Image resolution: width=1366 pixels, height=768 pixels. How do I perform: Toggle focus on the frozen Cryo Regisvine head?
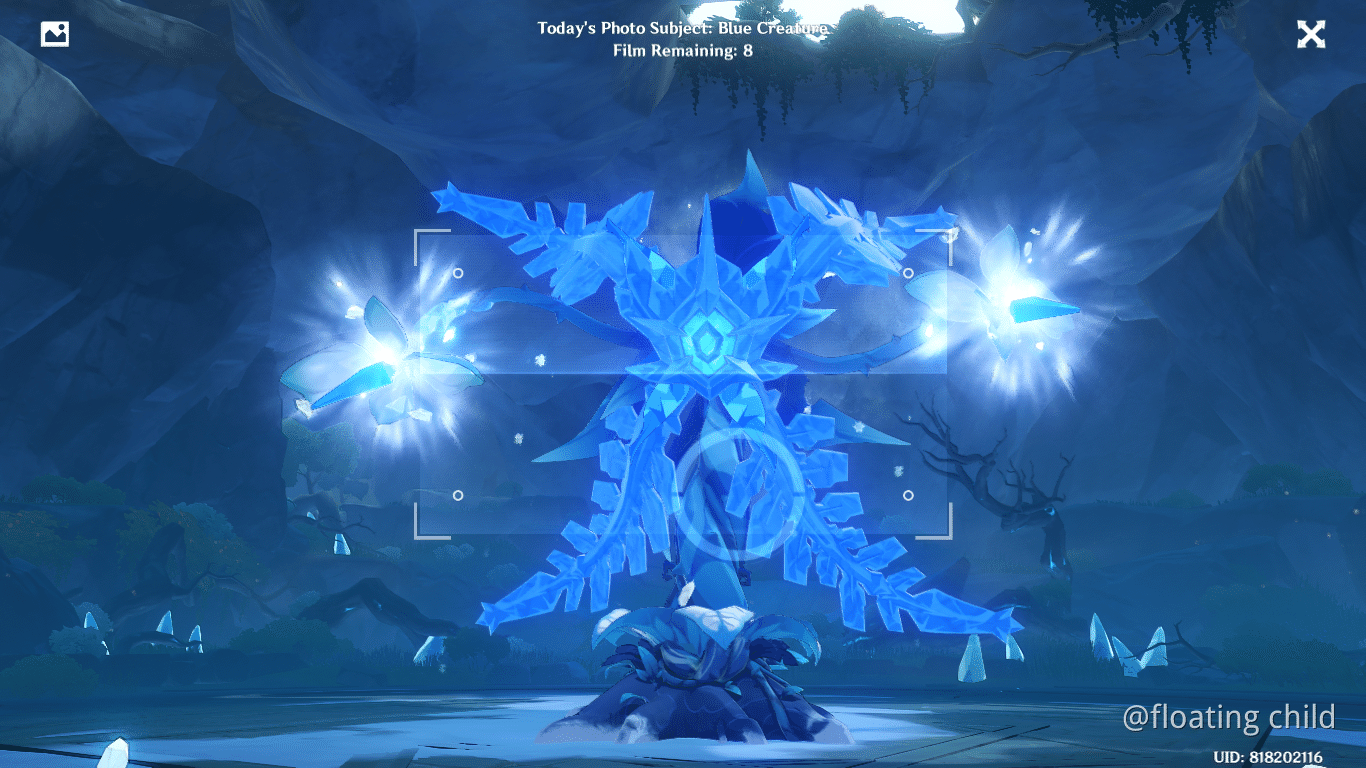[x=706, y=340]
